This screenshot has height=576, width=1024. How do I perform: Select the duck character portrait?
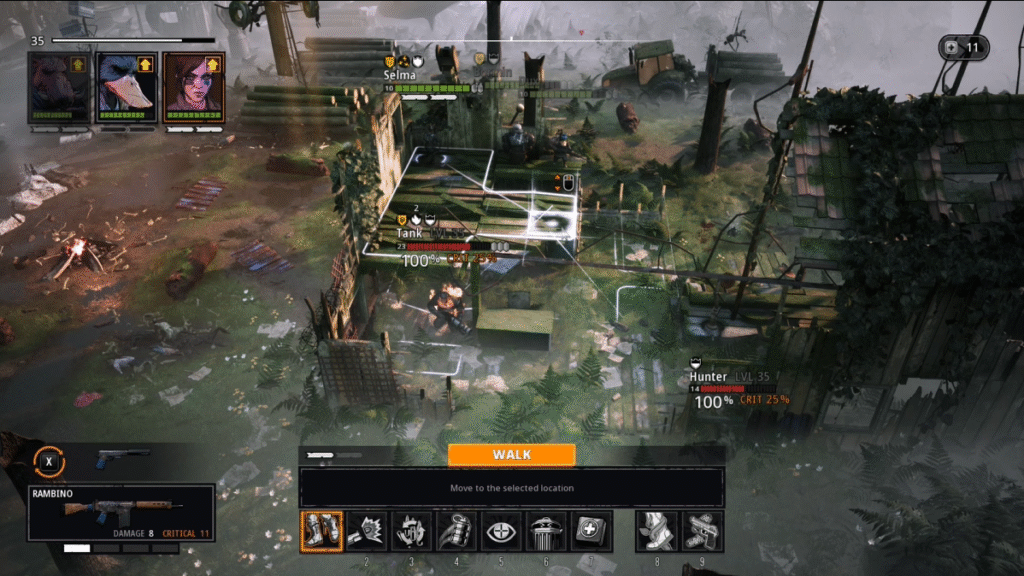126,88
